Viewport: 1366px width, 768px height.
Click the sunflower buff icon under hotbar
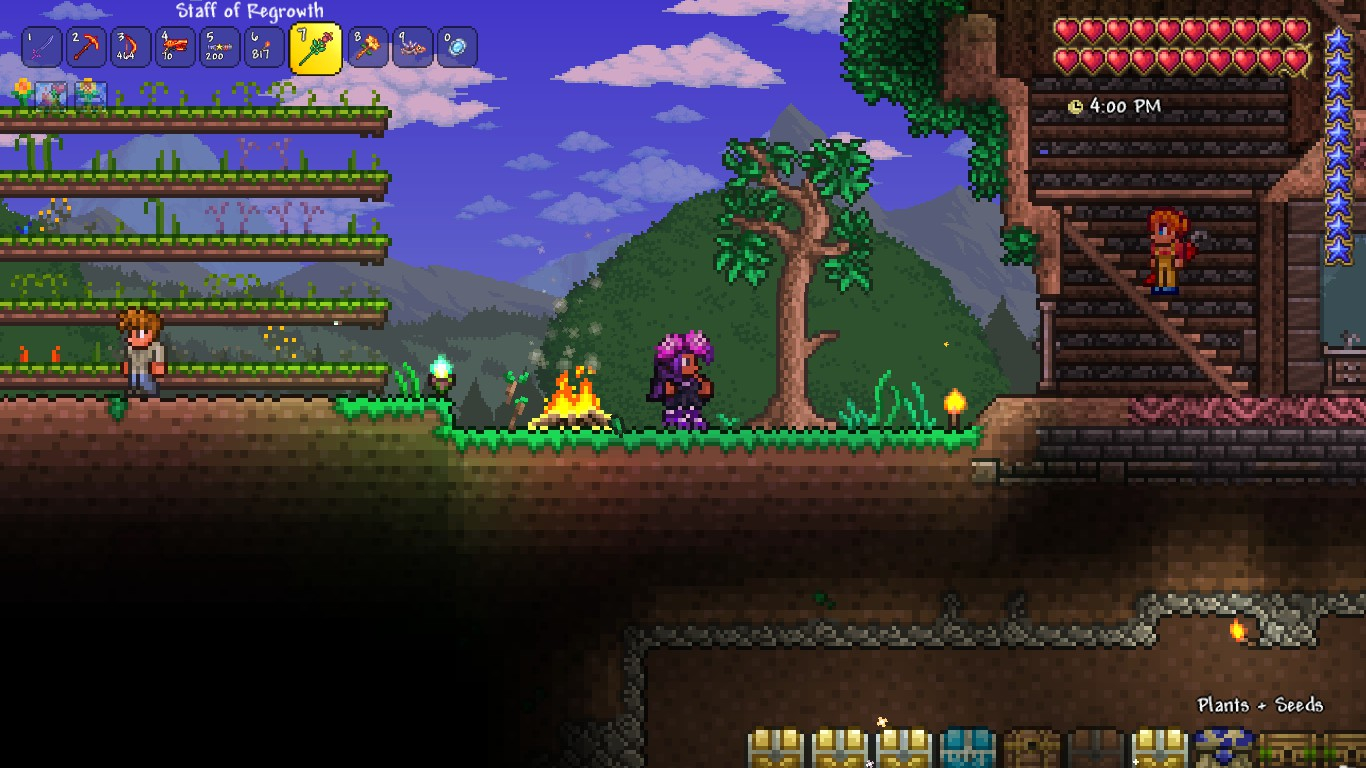click(x=22, y=93)
